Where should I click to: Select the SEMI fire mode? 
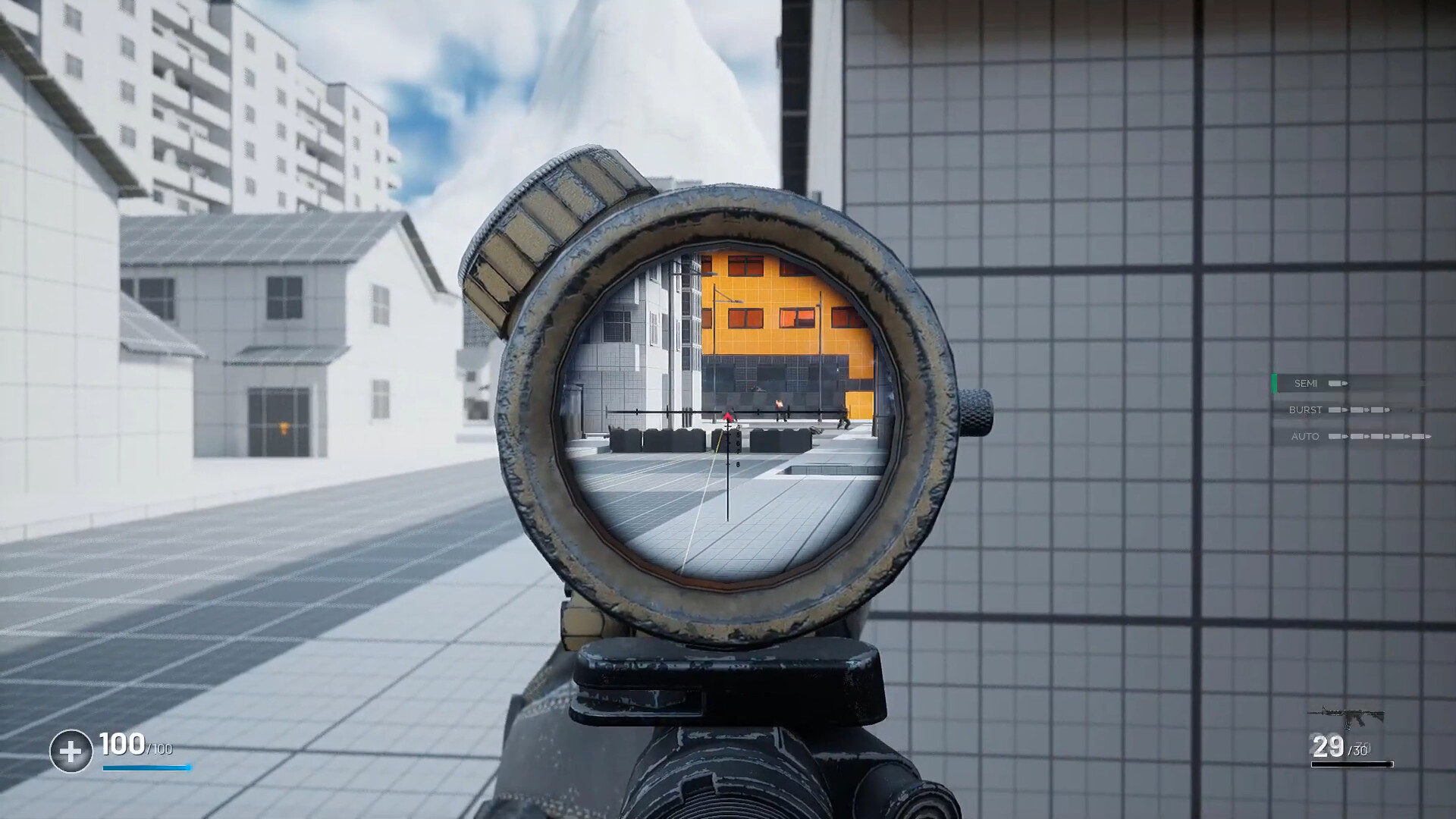(x=1307, y=384)
